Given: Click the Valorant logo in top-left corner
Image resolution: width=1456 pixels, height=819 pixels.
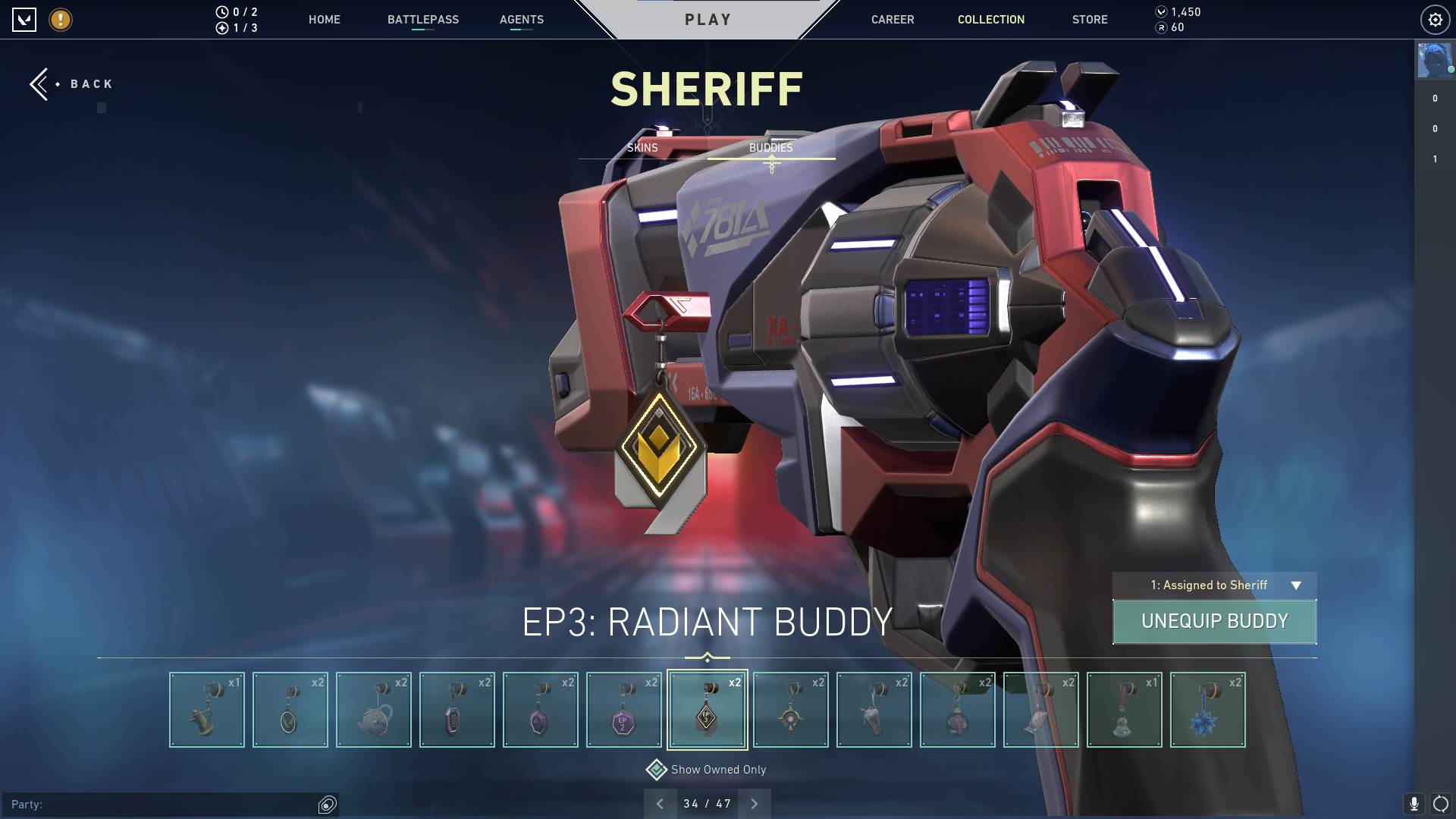Looking at the screenshot, I should pos(25,20).
